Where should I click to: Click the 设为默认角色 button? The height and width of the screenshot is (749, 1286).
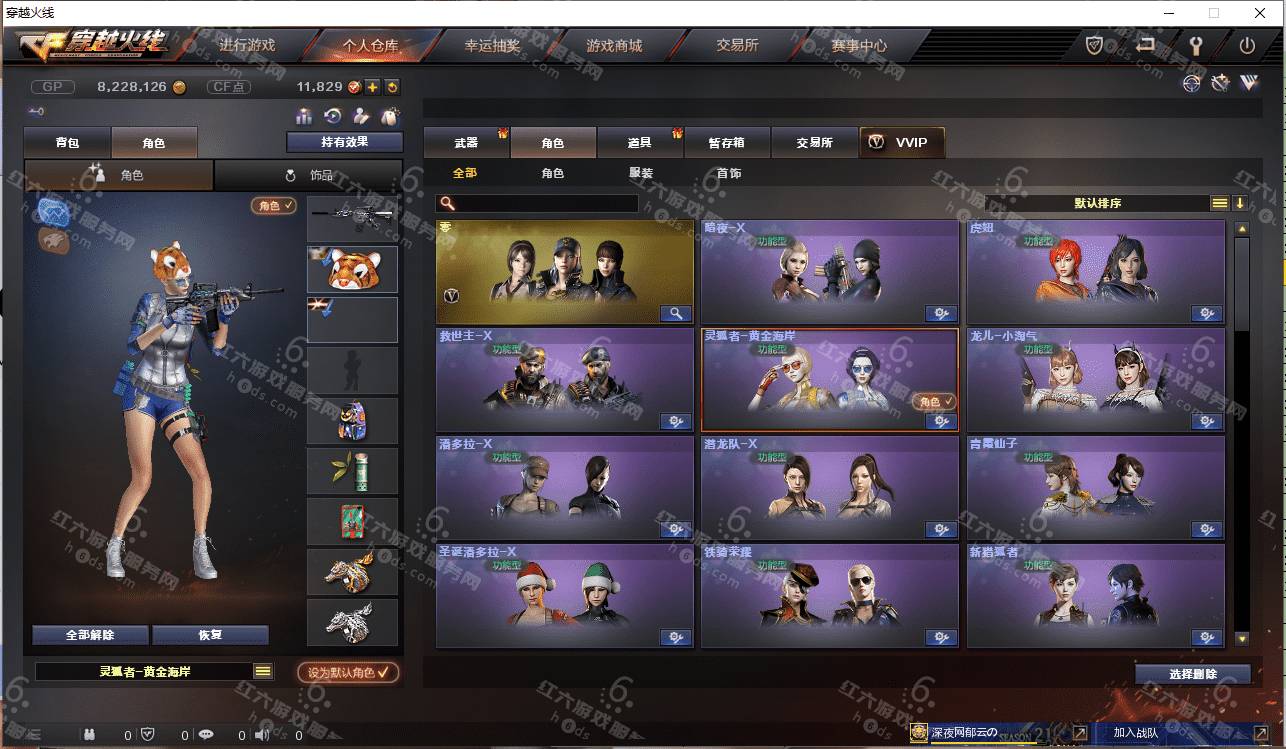pos(348,673)
